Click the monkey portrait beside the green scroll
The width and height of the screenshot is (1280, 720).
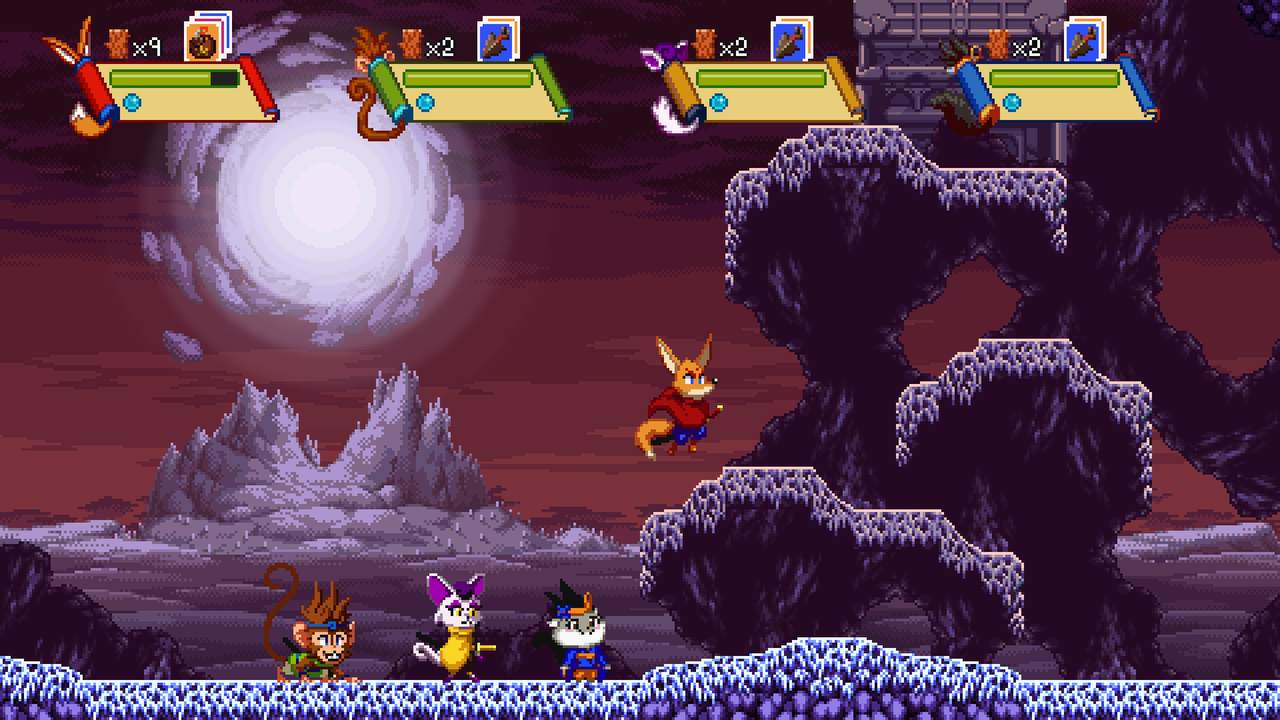[367, 50]
